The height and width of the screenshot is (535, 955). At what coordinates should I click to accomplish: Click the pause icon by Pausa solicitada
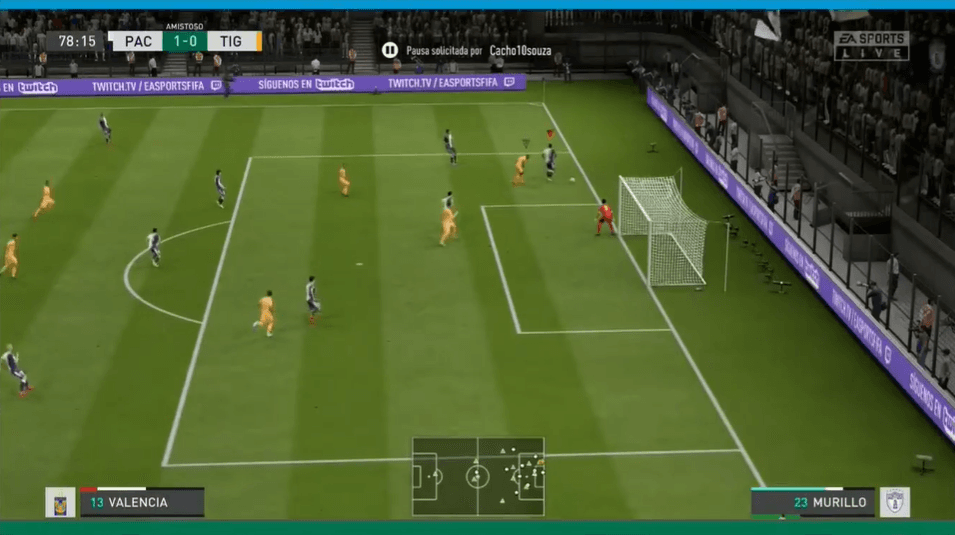tap(390, 50)
